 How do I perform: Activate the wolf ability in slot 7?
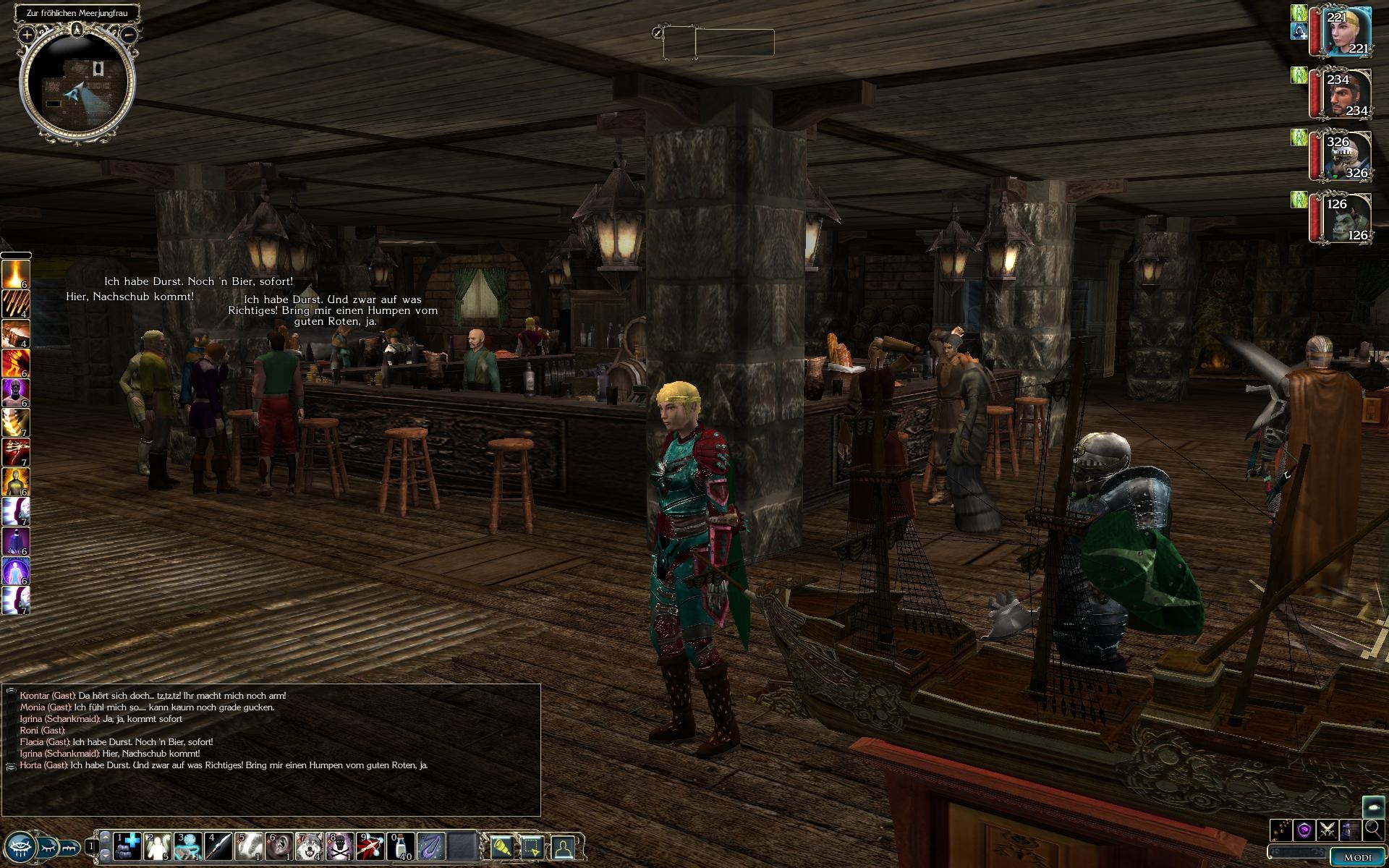(x=310, y=846)
